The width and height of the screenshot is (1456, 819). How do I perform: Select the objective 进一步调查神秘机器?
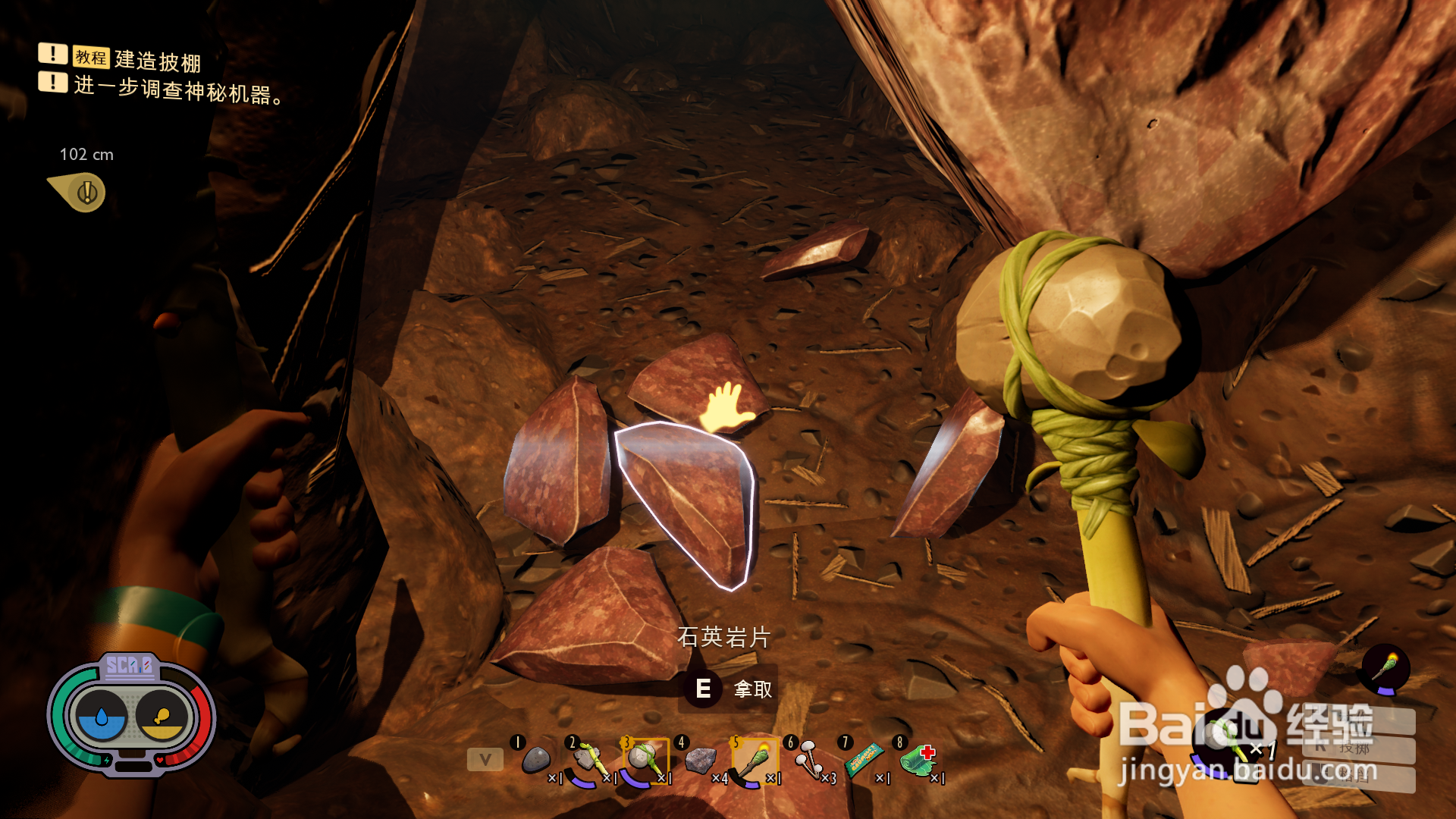(x=178, y=90)
